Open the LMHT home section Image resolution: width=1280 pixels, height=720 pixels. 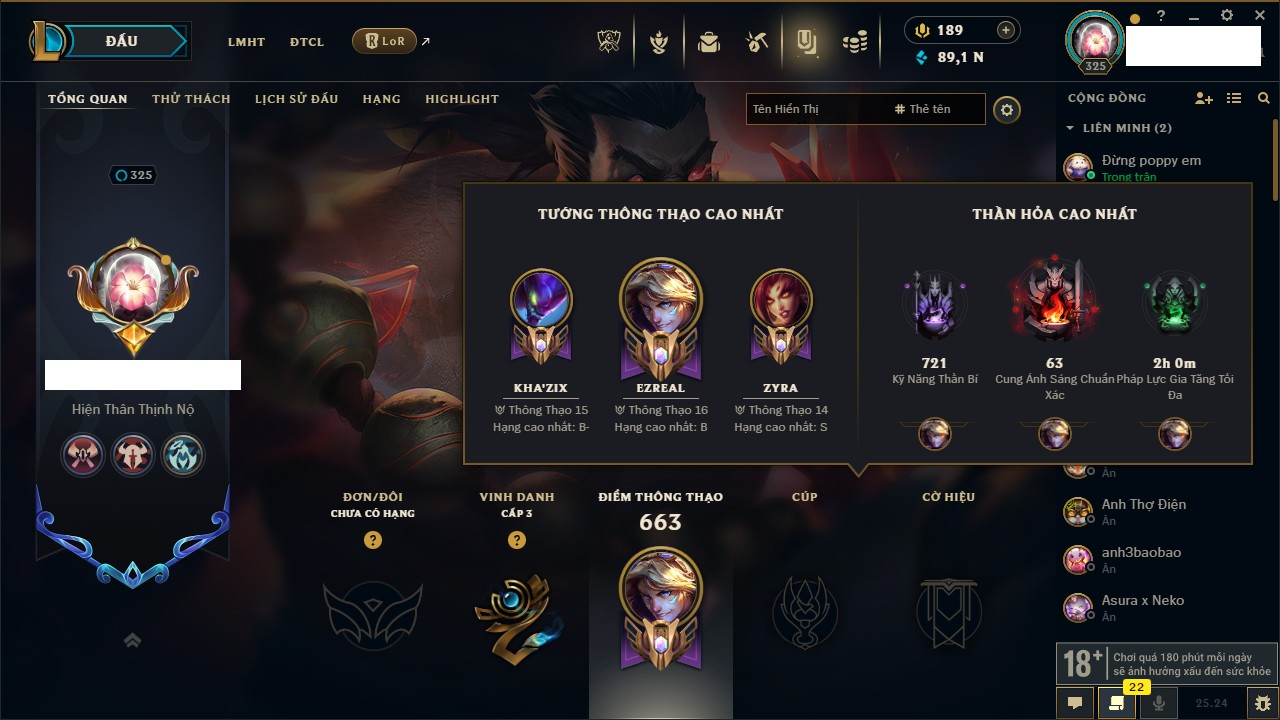click(246, 42)
